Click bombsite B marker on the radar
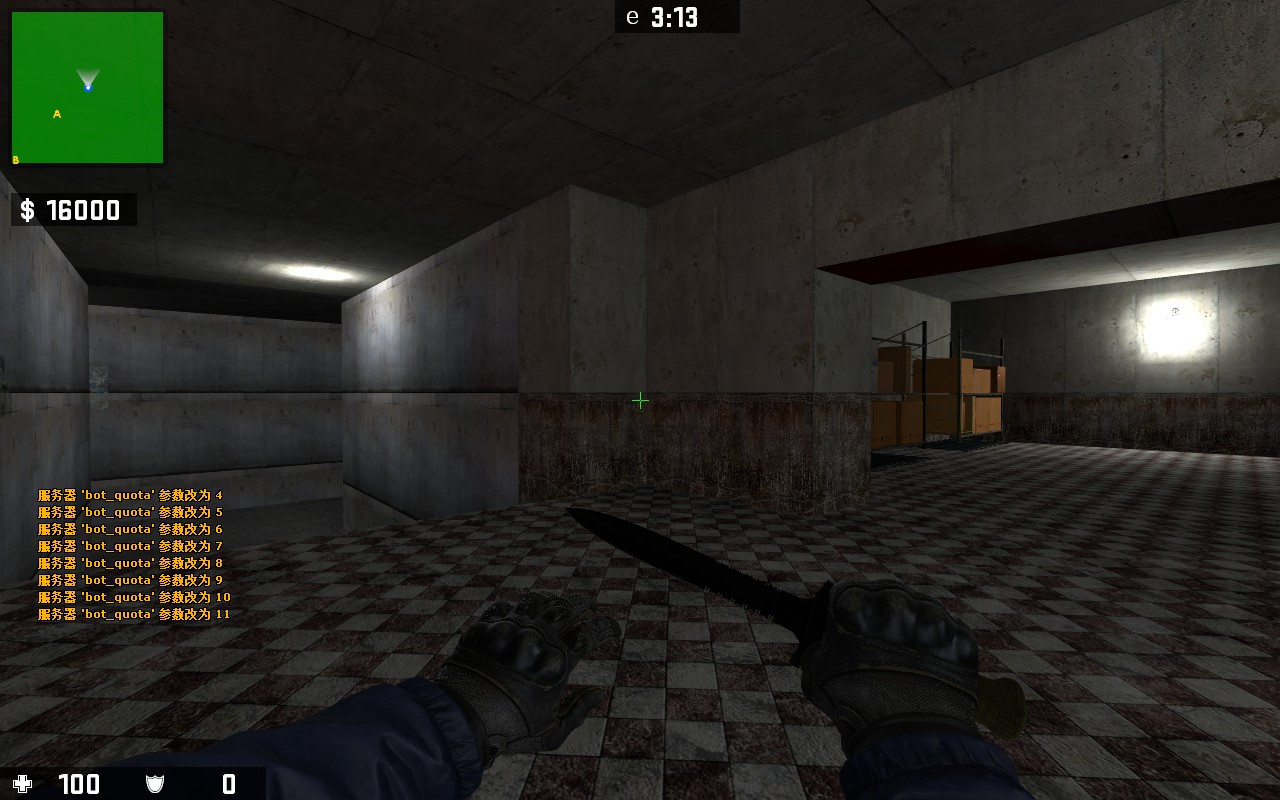 (14, 158)
